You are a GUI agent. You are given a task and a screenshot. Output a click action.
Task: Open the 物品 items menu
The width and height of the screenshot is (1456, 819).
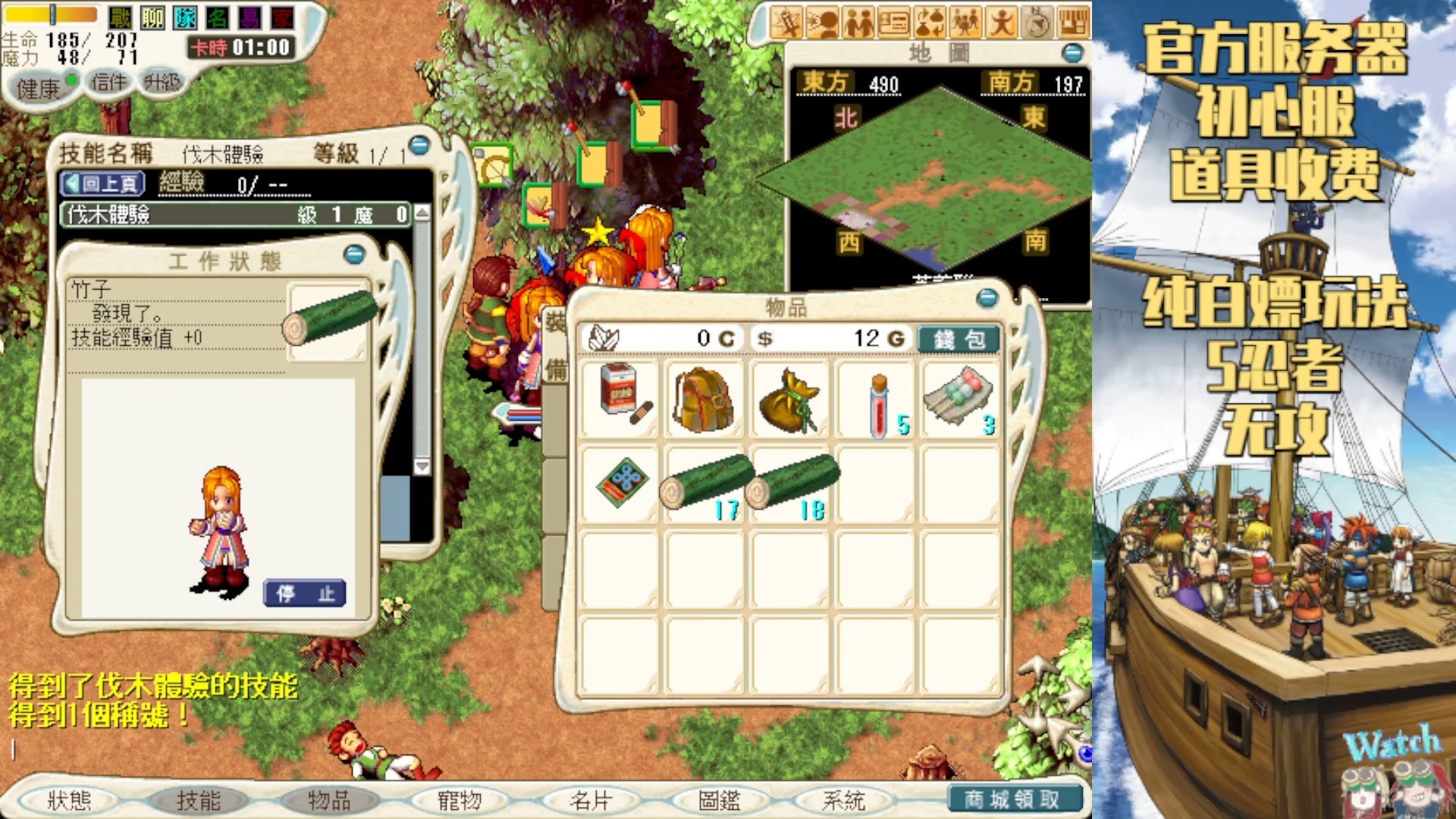coord(329,800)
